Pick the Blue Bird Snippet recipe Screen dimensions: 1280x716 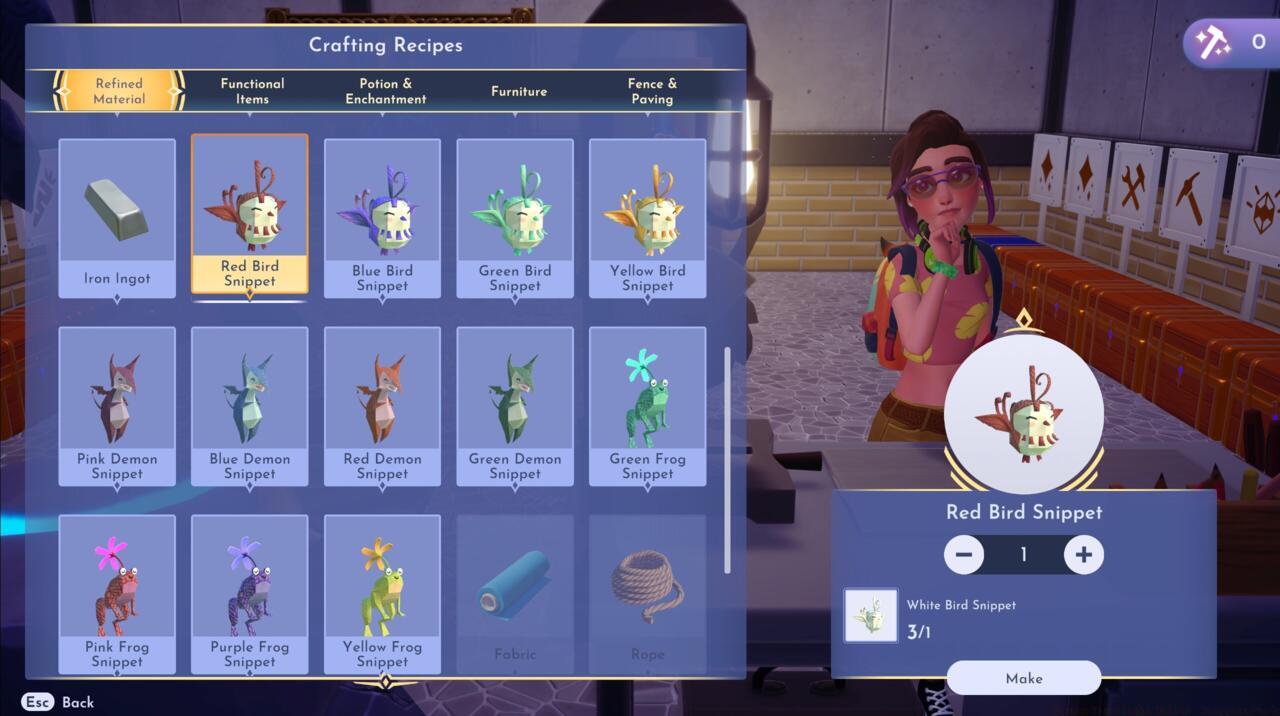tap(382, 218)
